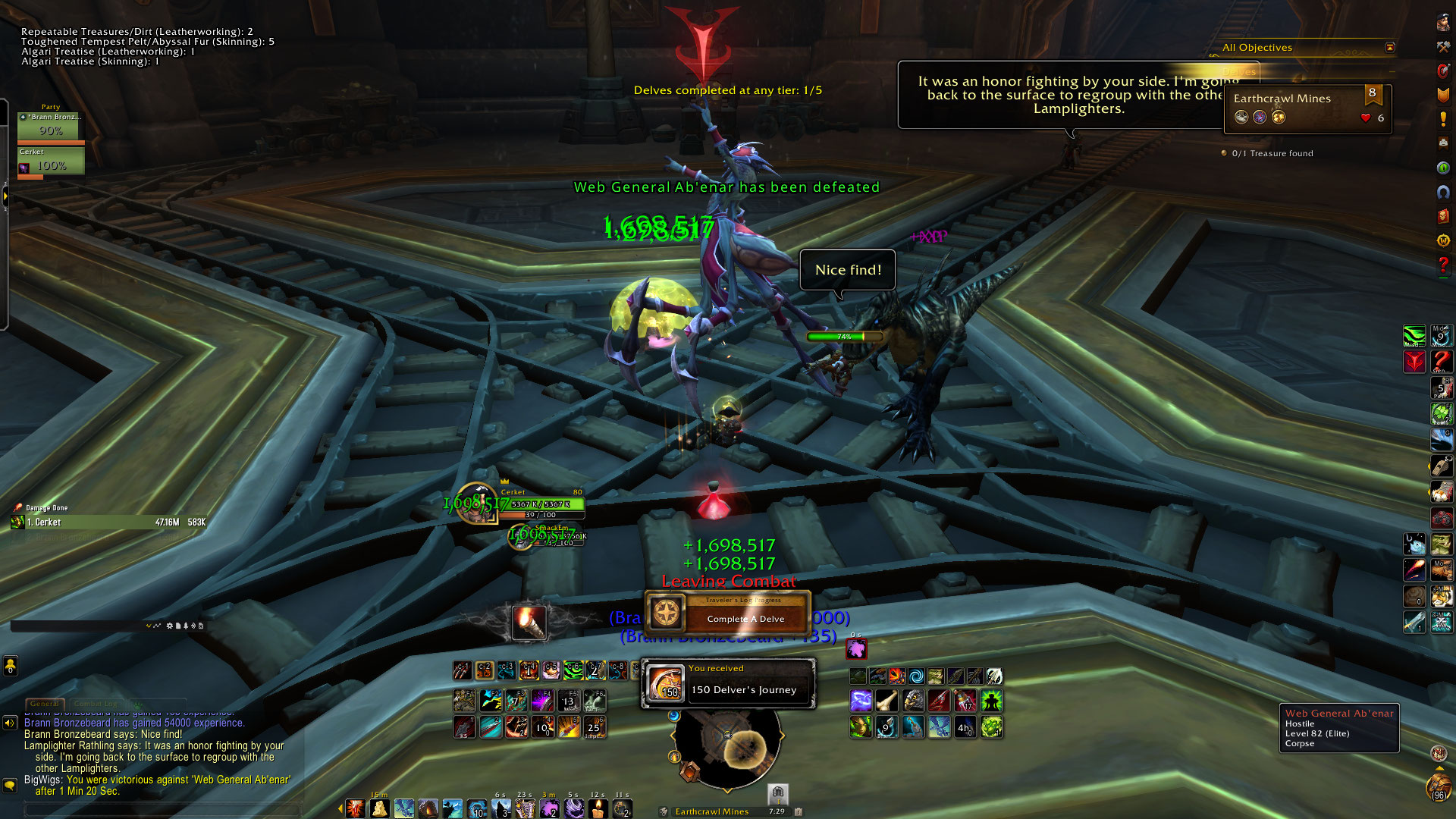Screen dimensions: 1456x819
Task: Collapse the All Objectives tracker
Action: click(1389, 47)
